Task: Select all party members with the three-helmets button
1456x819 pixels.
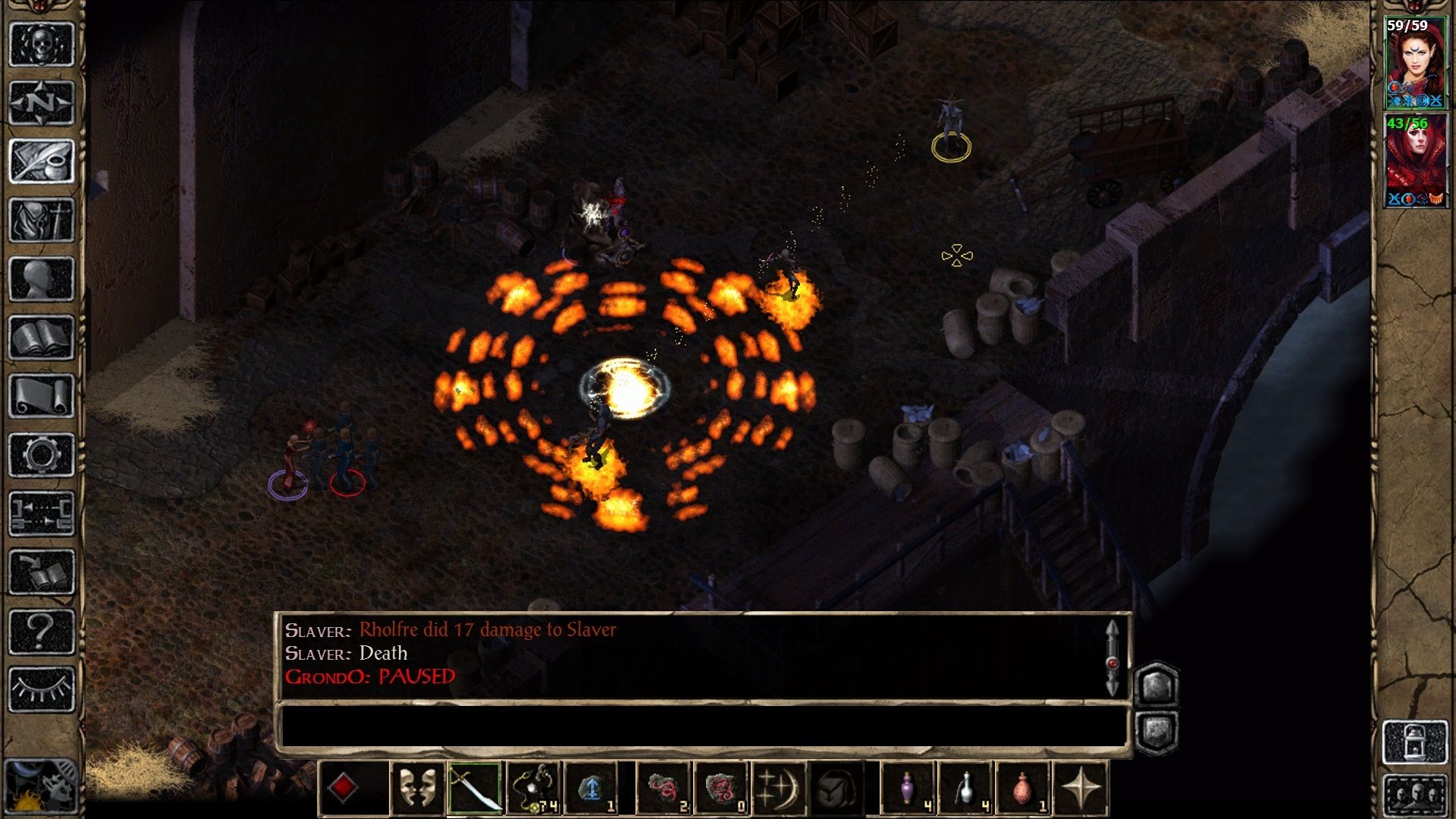Action: click(1415, 796)
